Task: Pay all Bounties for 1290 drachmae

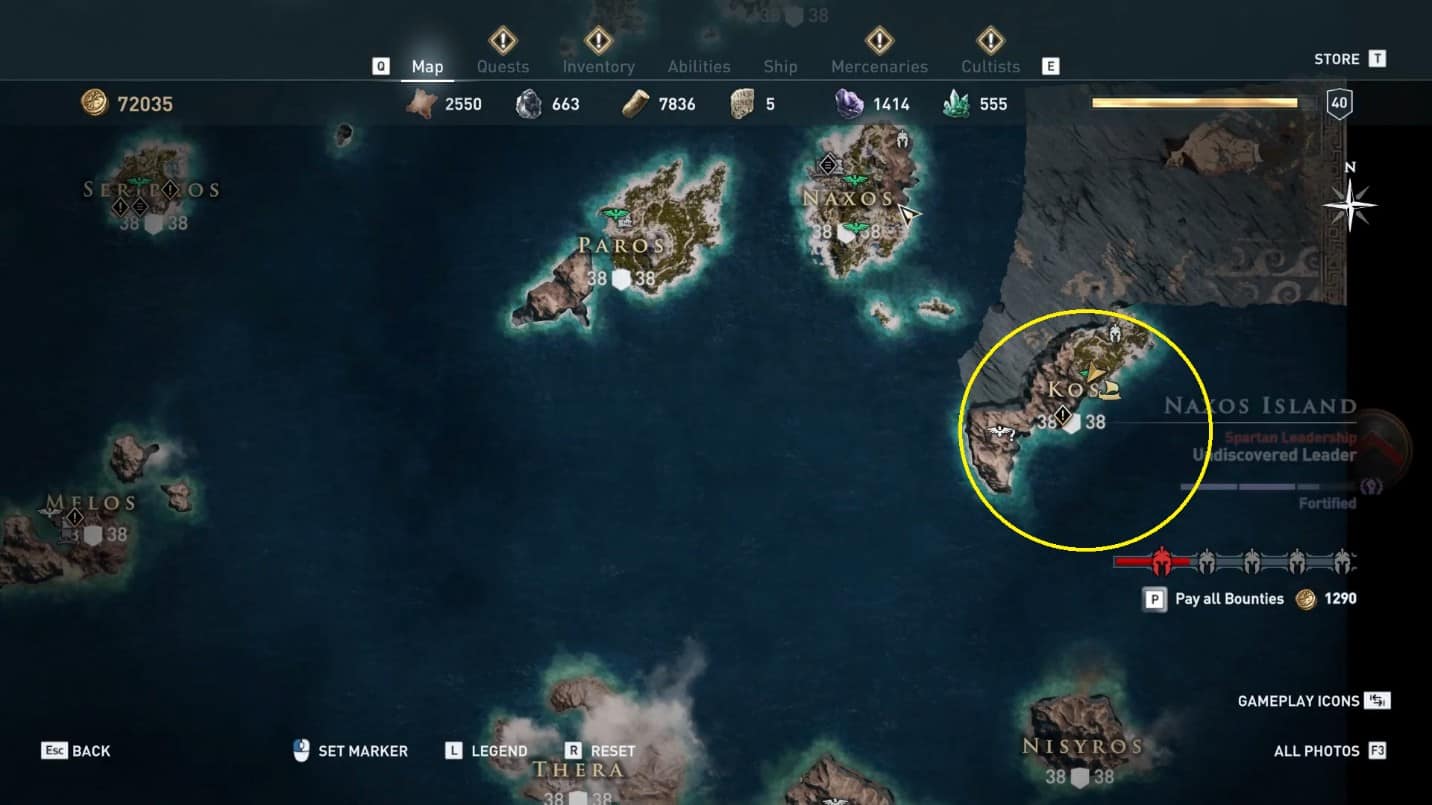Action: click(1229, 599)
